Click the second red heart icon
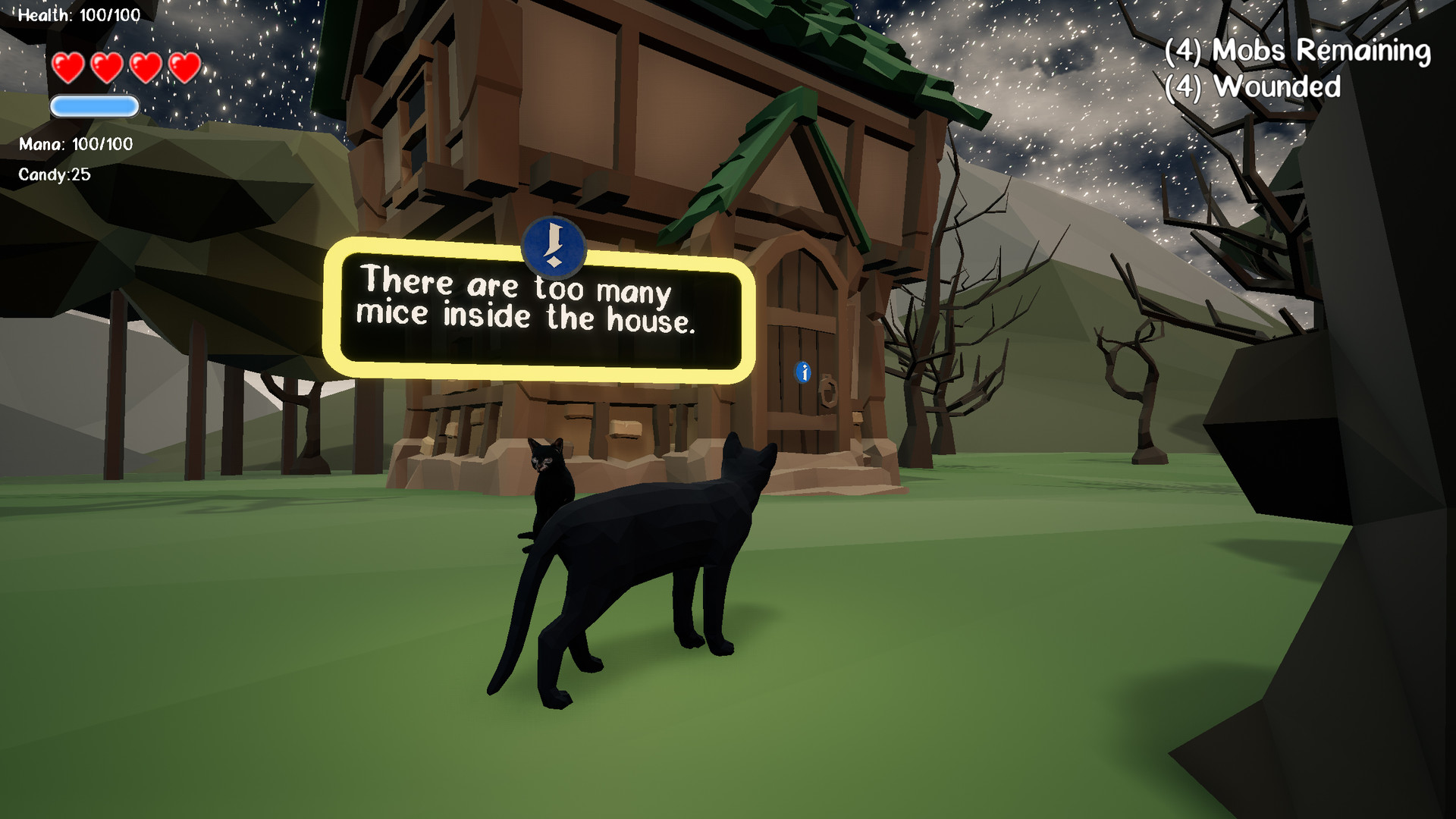Screen dimensions: 1456x819 107,66
